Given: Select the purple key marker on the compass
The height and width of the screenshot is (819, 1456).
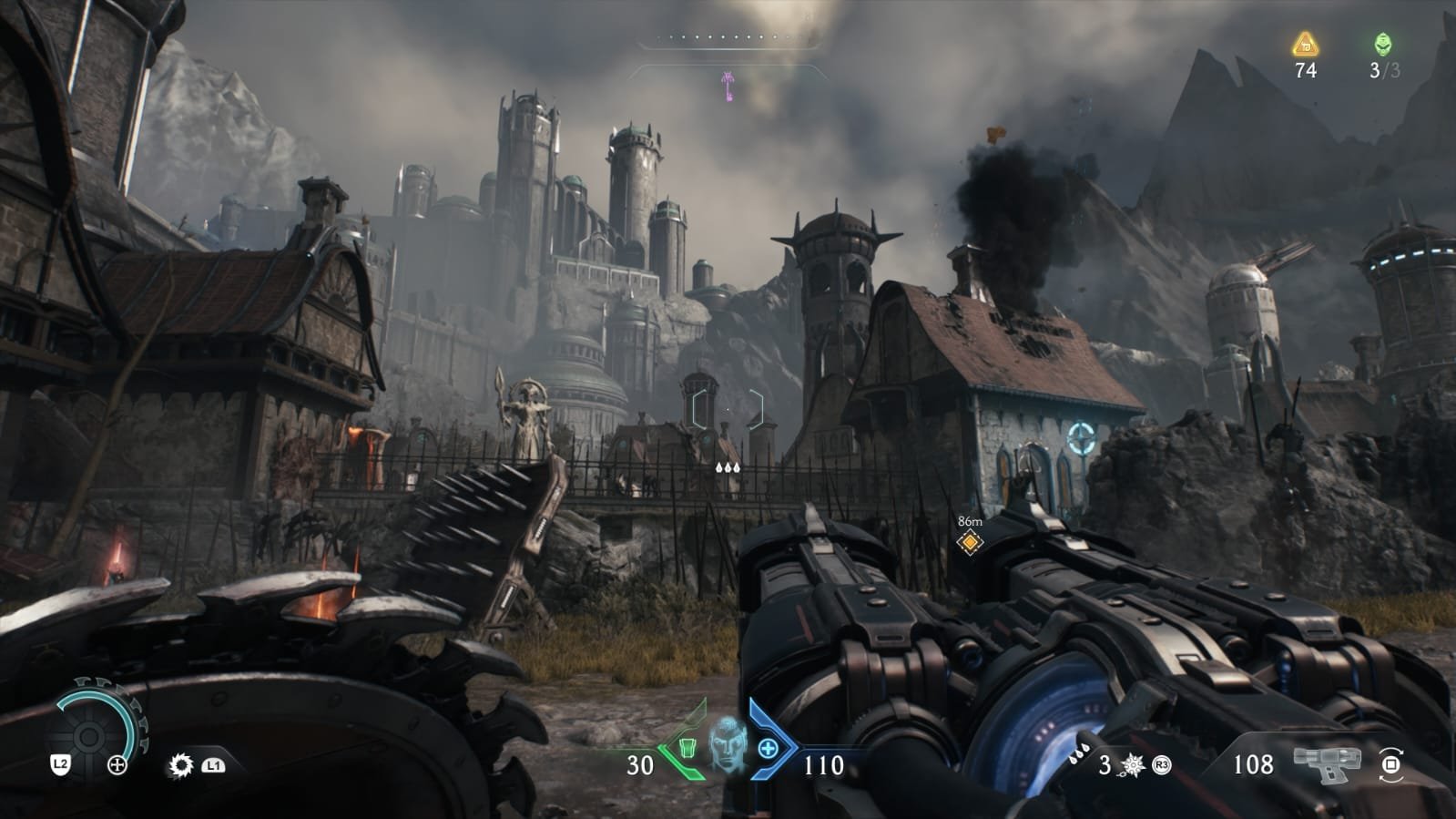Looking at the screenshot, I should point(728,85).
